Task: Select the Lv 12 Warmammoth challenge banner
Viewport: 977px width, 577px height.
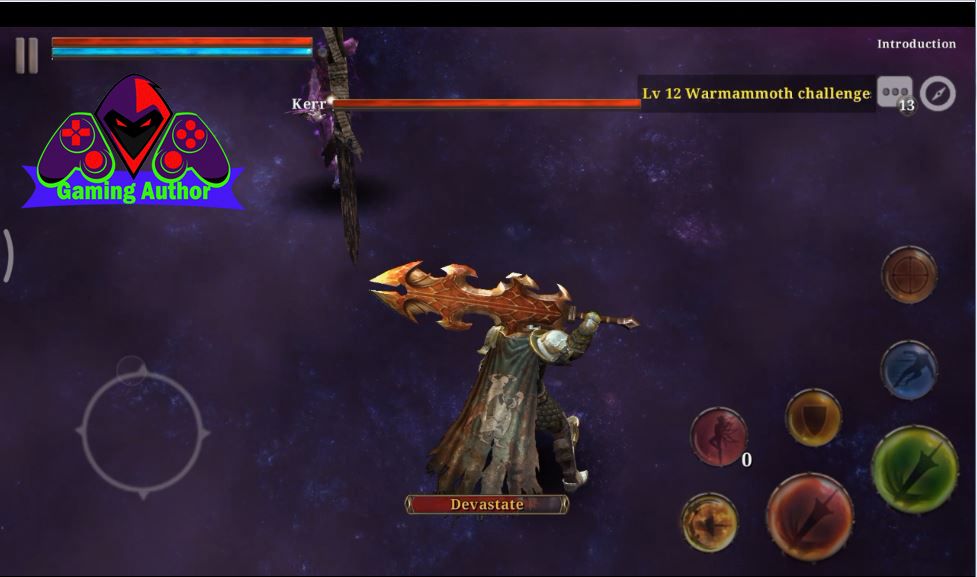Action: click(x=756, y=94)
